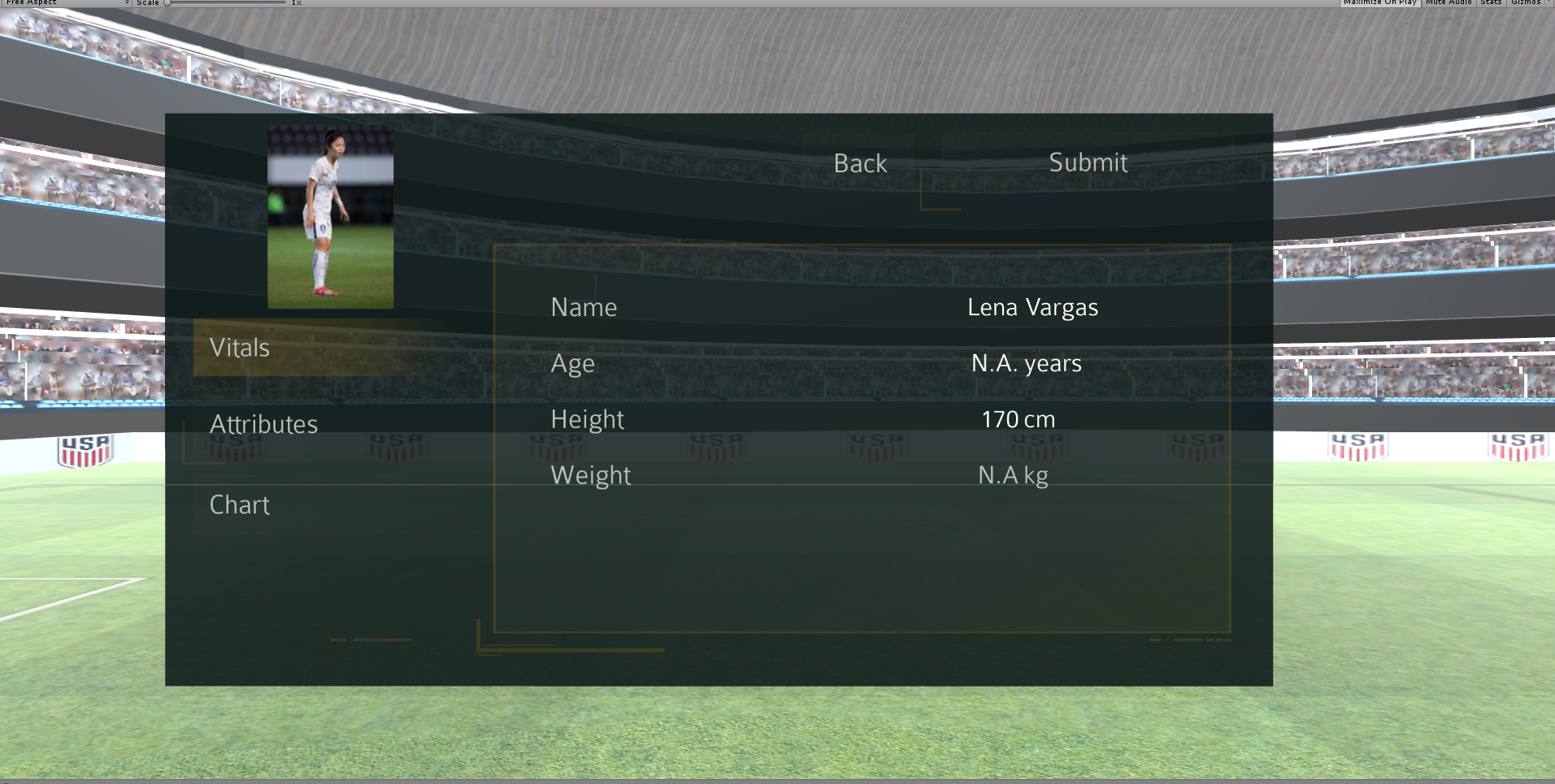The image size is (1555, 784).
Task: Select the player photo thumbnail
Action: click(330, 217)
